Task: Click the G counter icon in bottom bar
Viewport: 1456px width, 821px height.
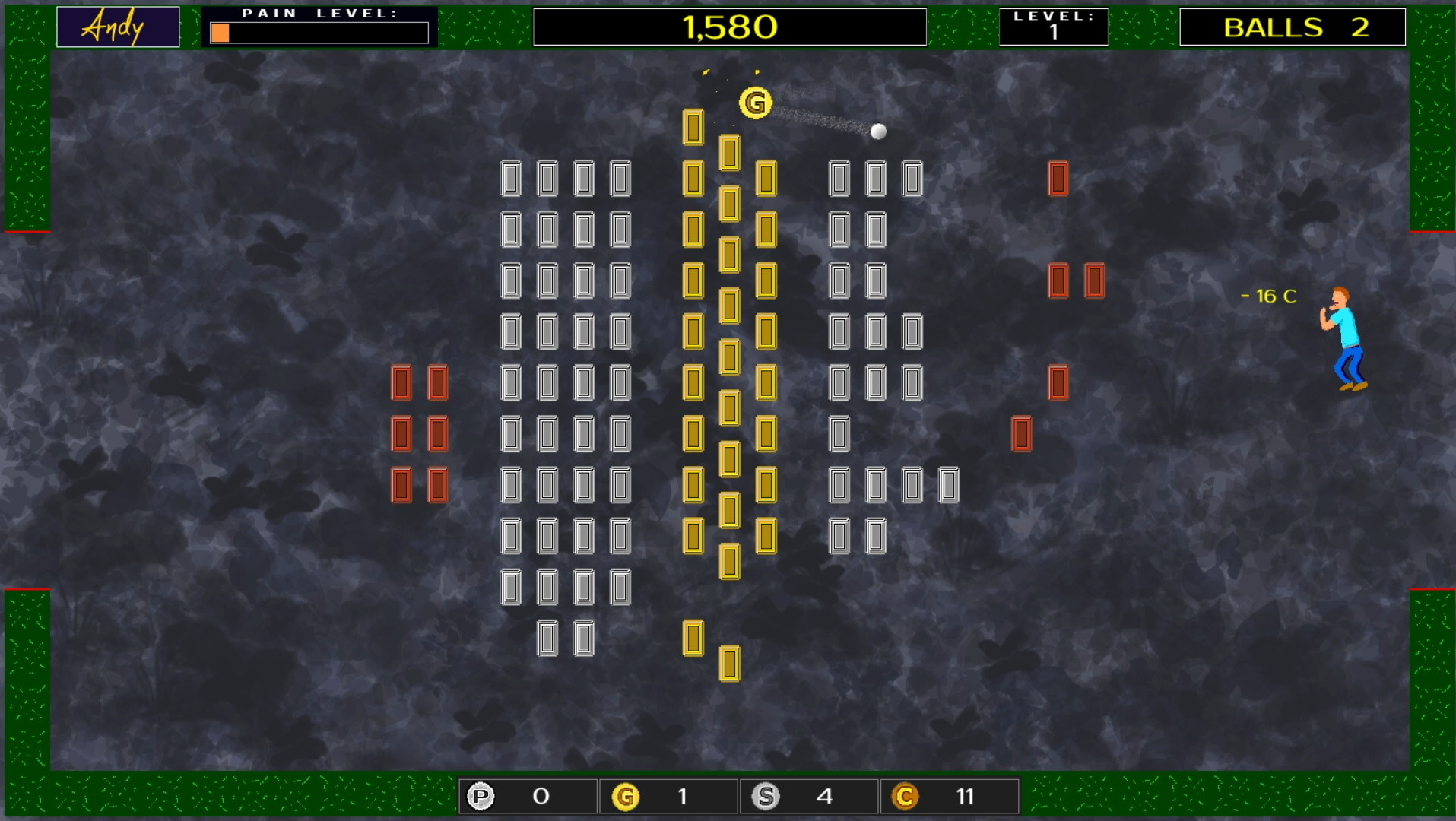Action: [625, 796]
